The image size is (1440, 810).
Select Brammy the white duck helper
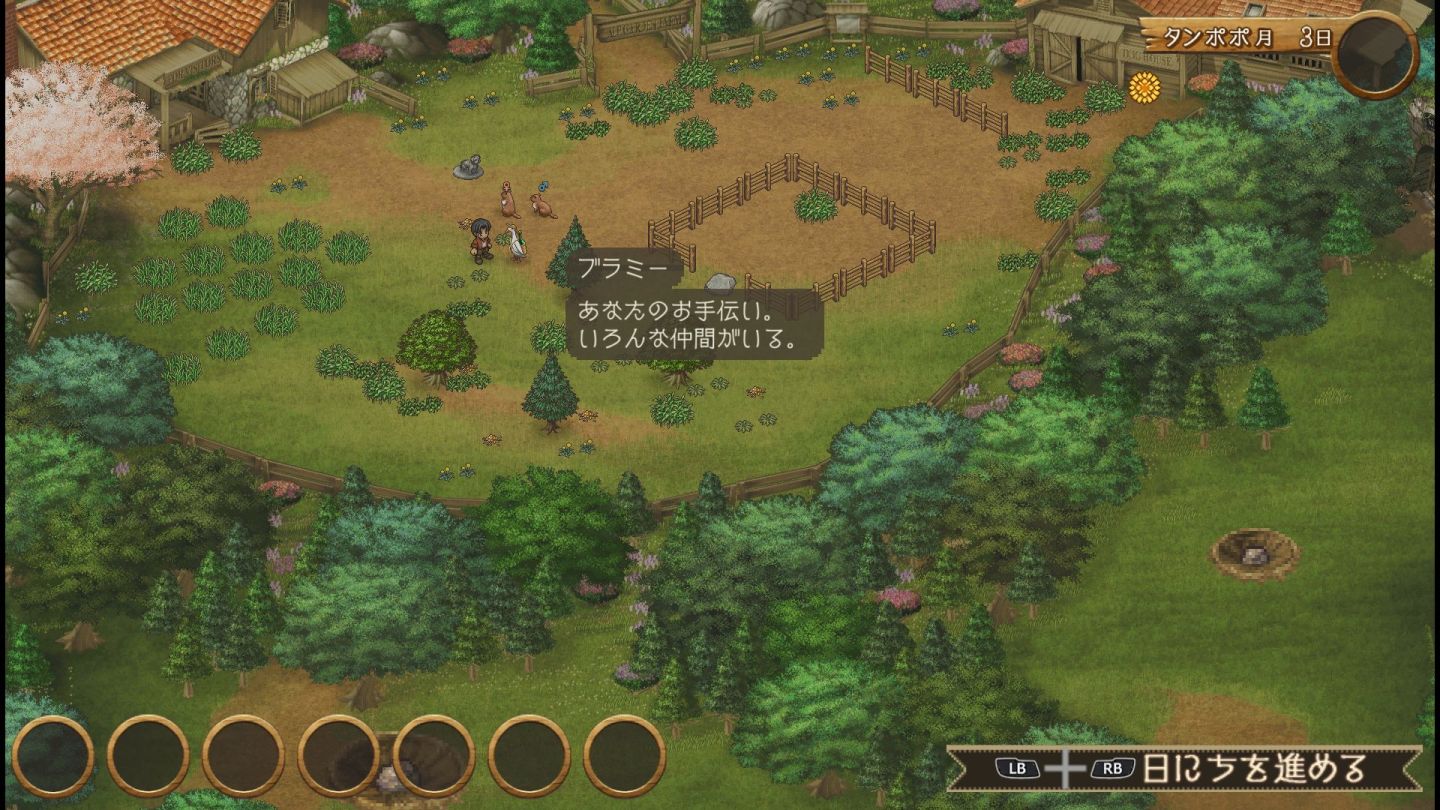pyautogui.click(x=517, y=243)
